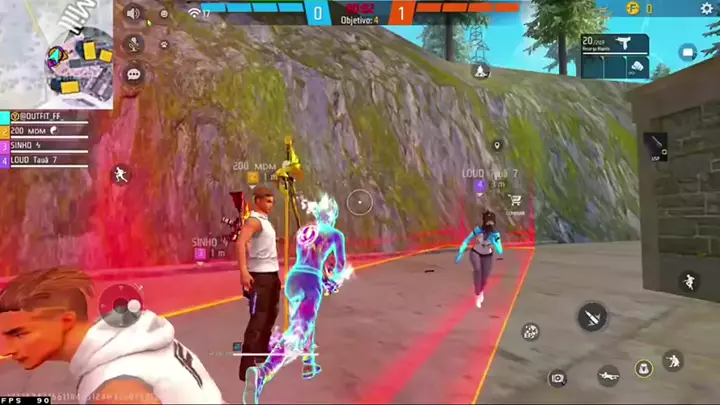
Task: Activate the highlighted character skill button
Action: (644, 368)
